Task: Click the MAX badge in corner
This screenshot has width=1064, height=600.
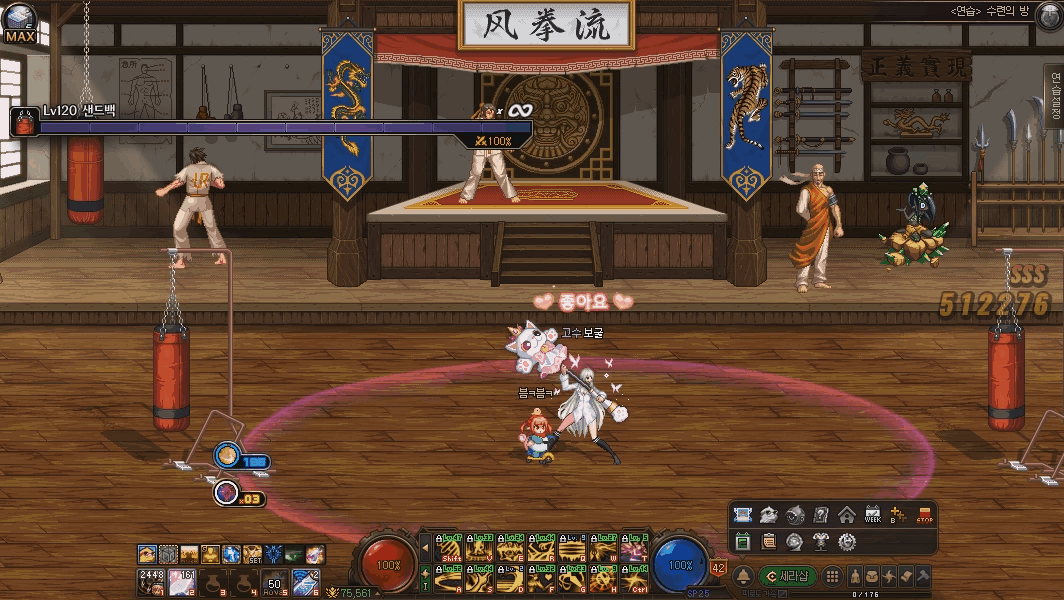Action: (20, 36)
